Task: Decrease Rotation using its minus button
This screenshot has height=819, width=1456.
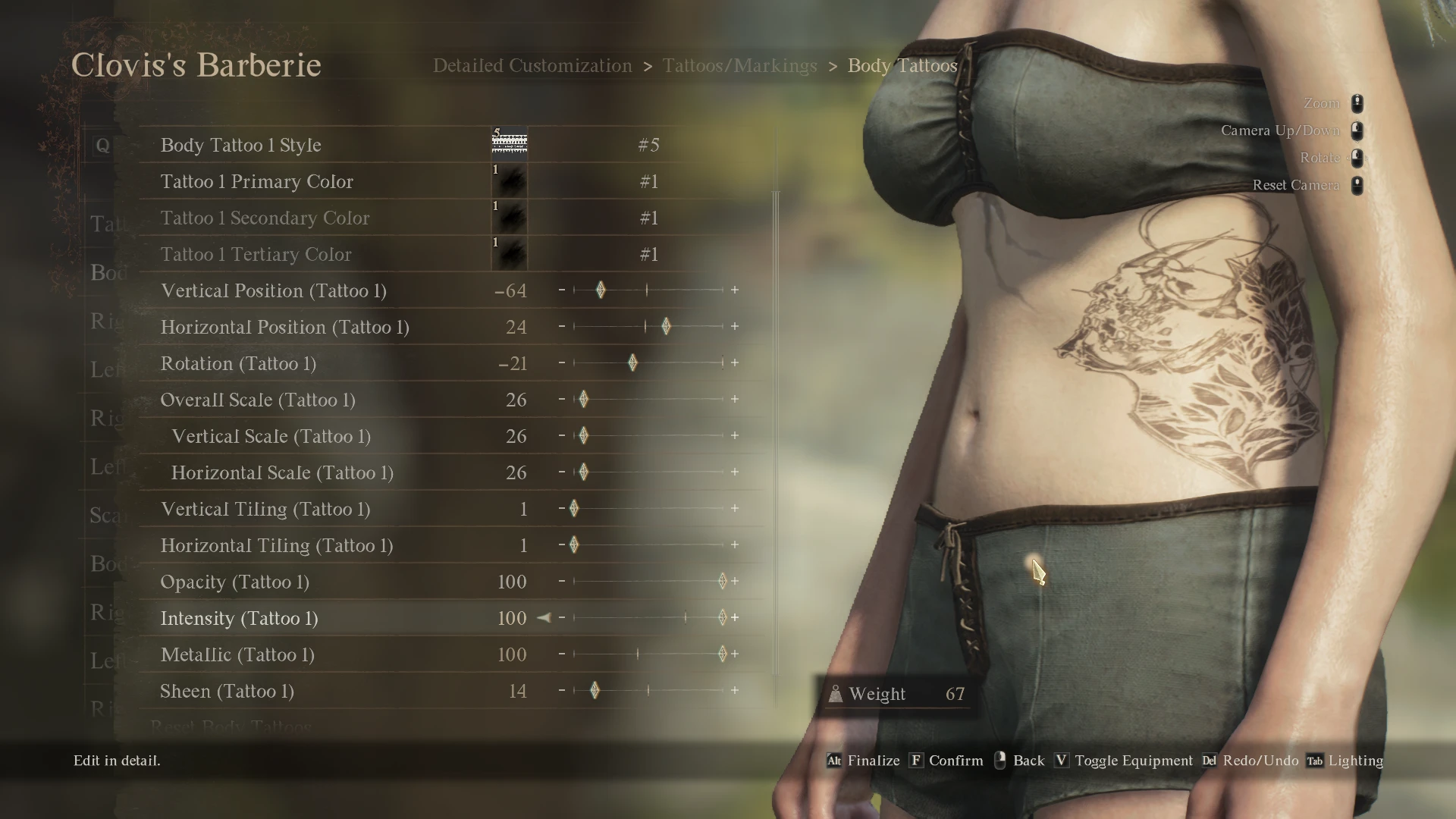Action: coord(562,363)
